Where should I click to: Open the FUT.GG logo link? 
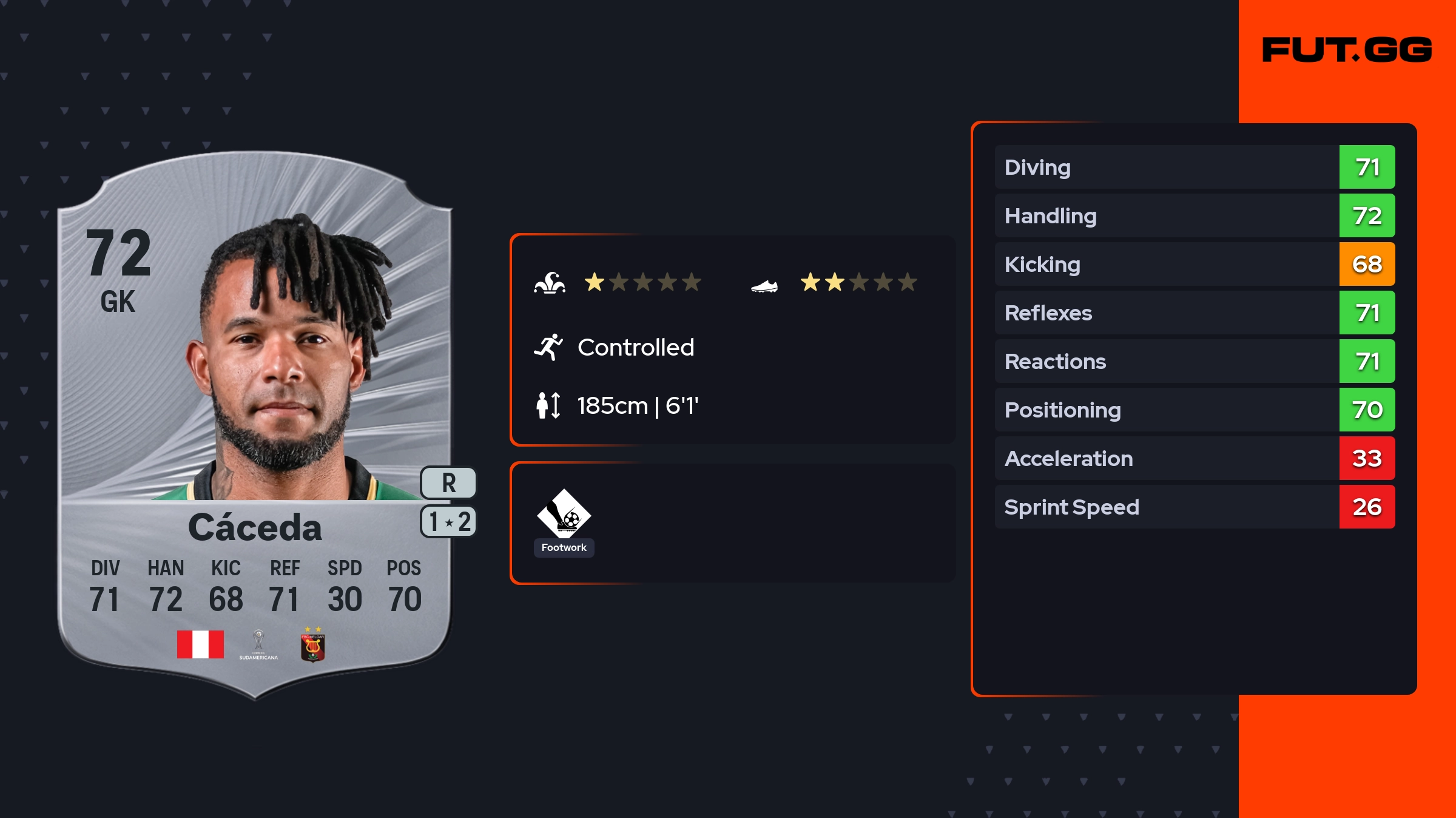tap(1347, 50)
